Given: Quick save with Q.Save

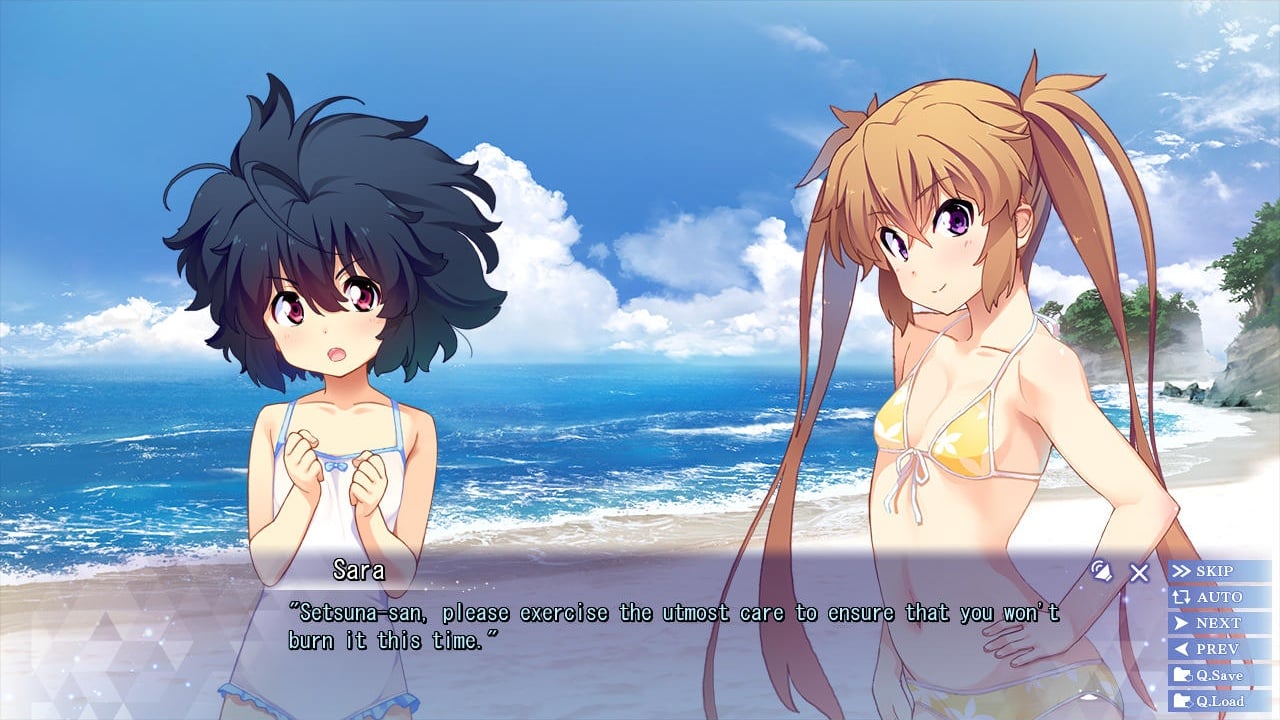Looking at the screenshot, I should tap(1218, 675).
